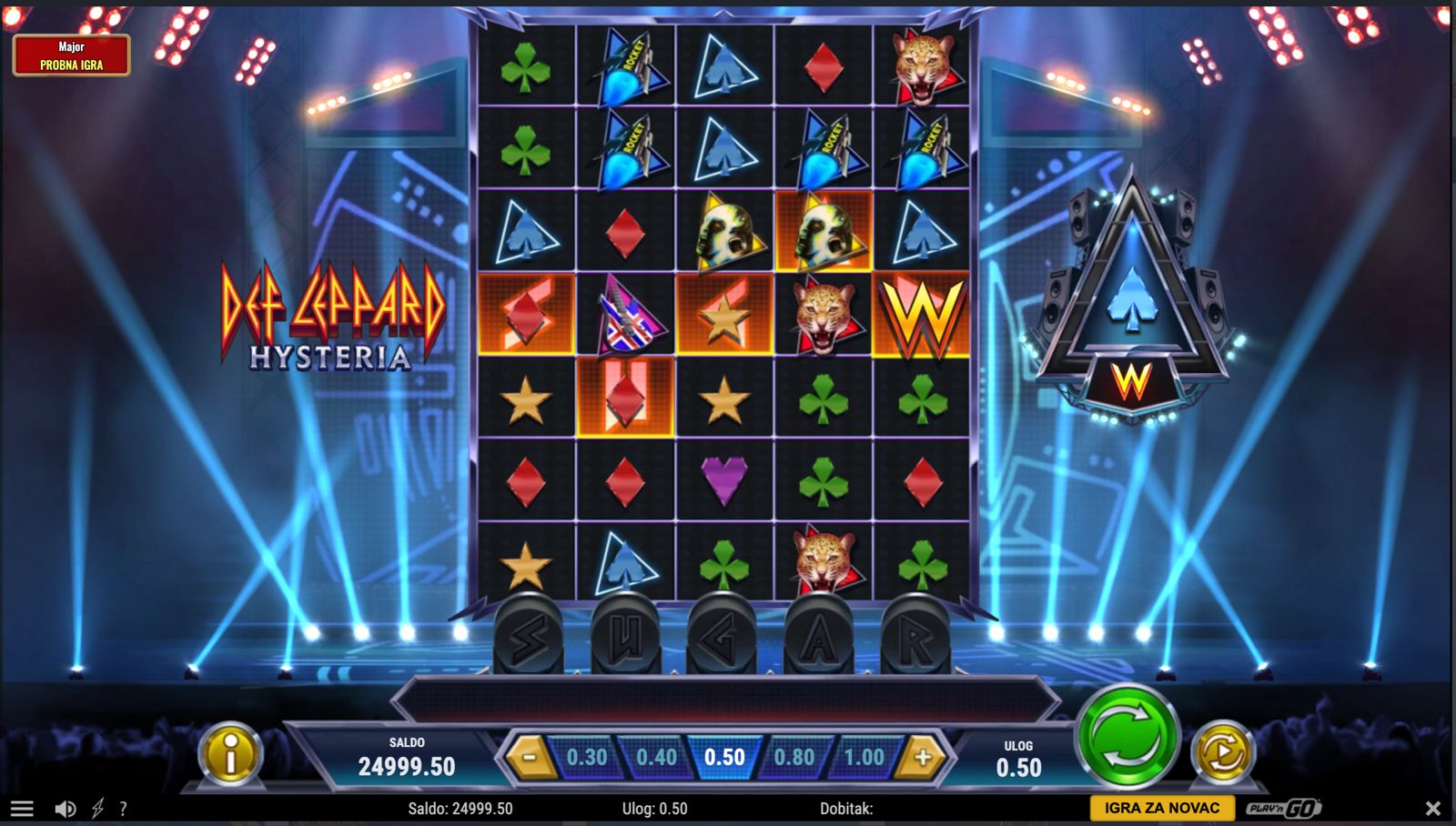Decrease the bet with the minus button

coord(530,757)
